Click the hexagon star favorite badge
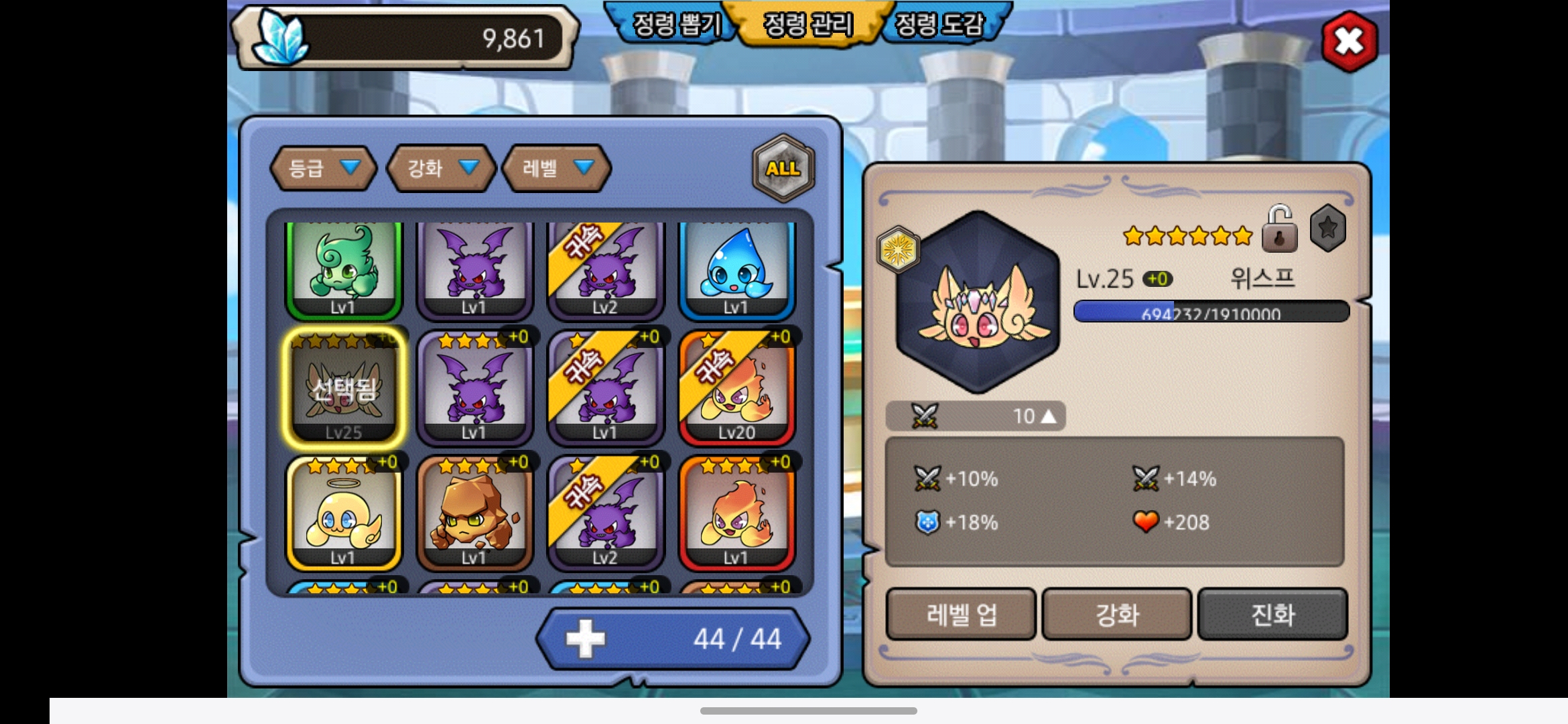Viewport: 1568px width, 724px height. tap(1327, 229)
